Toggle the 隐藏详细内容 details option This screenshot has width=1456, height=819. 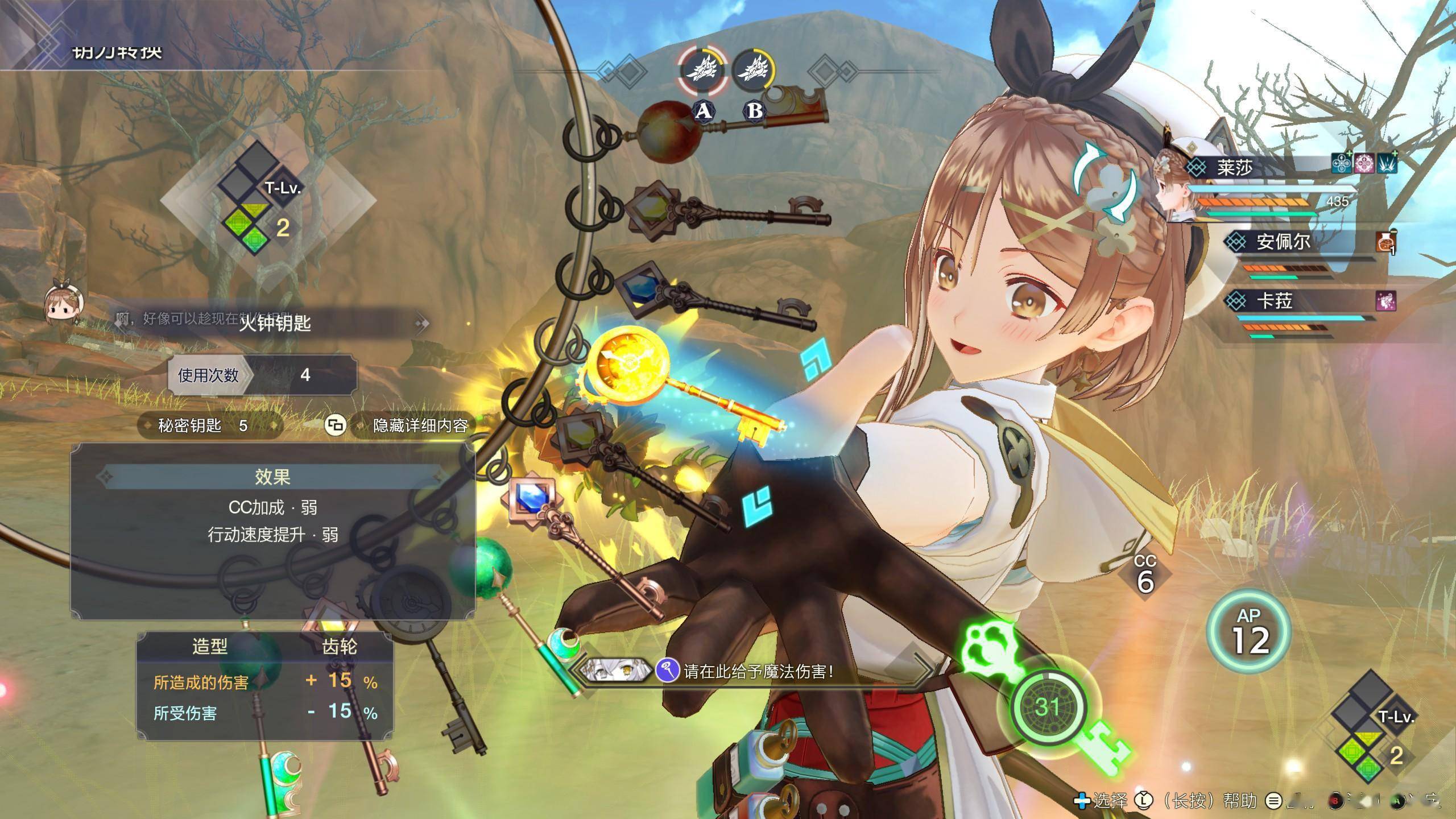tap(420, 425)
